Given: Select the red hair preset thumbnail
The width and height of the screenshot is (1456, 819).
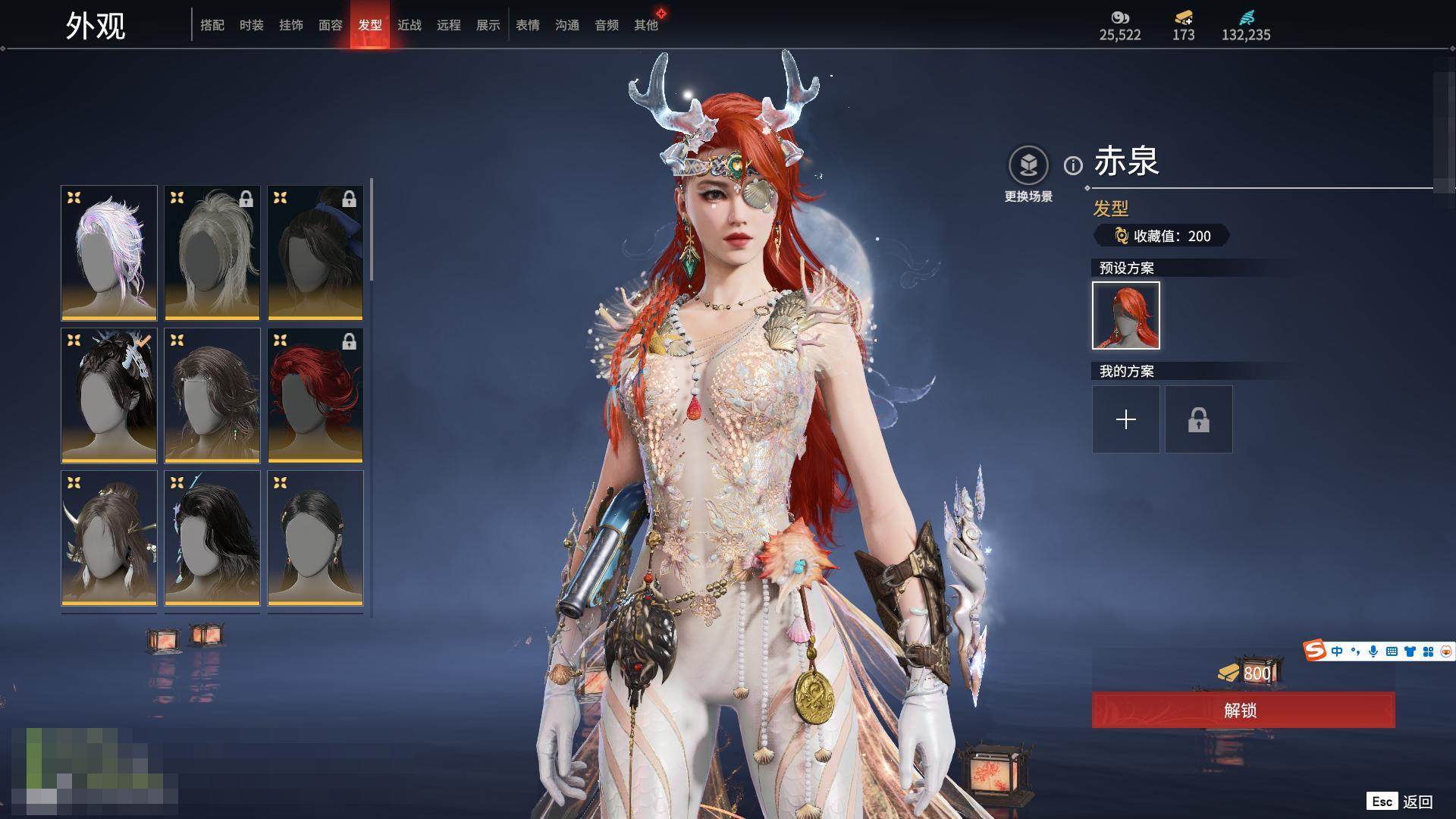Looking at the screenshot, I should [x=1126, y=315].
